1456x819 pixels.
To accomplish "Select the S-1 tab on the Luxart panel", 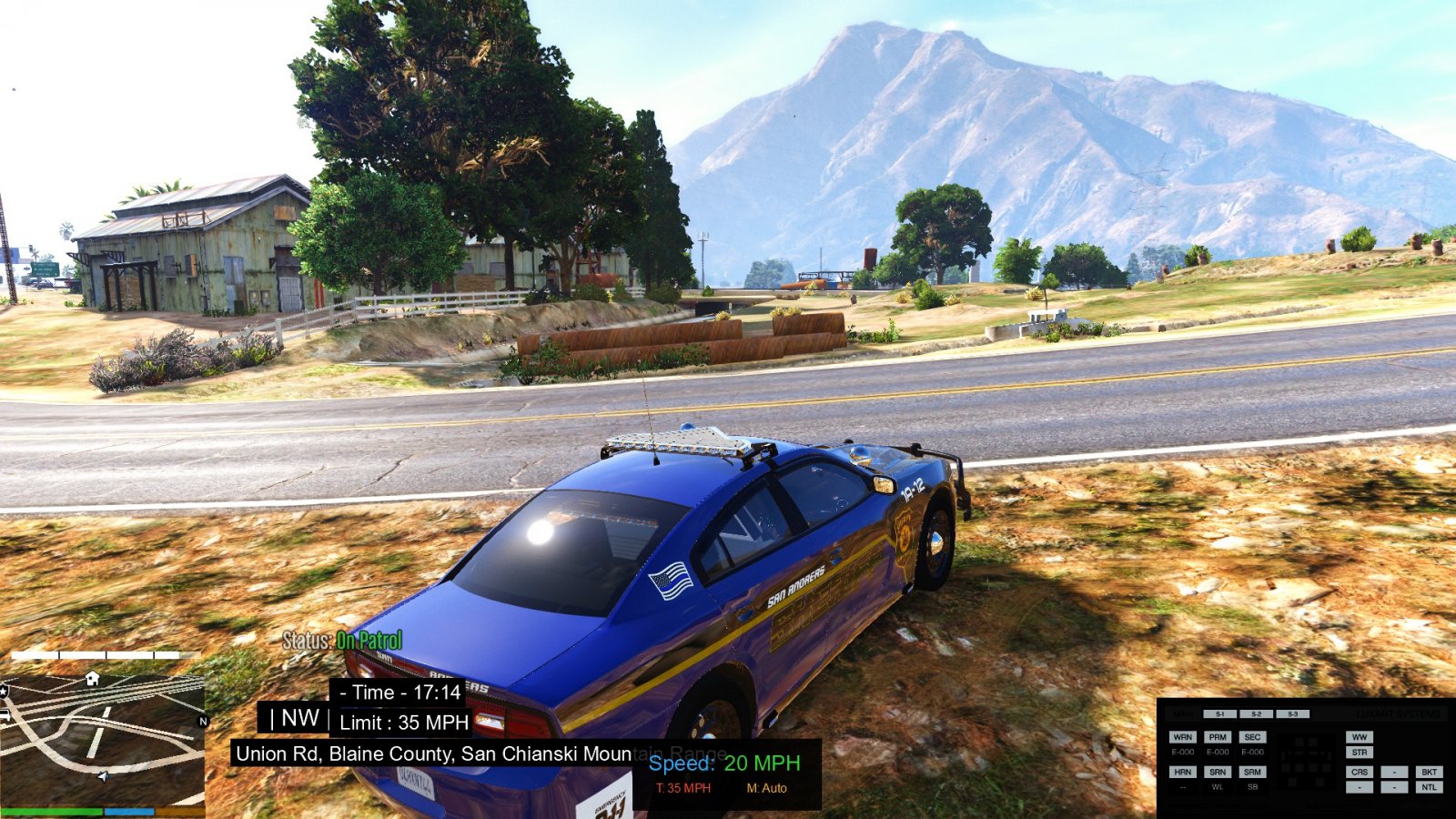I will pyautogui.click(x=1220, y=714).
